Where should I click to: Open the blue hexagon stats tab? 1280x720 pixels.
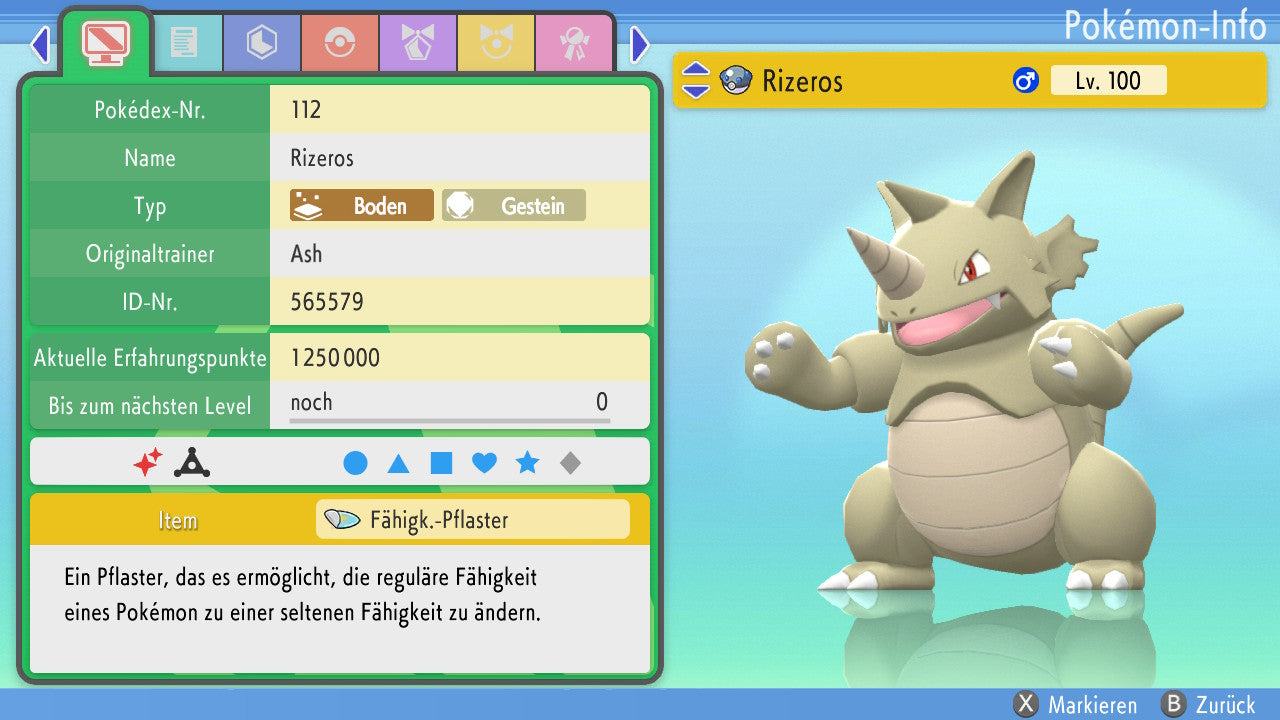click(x=262, y=43)
